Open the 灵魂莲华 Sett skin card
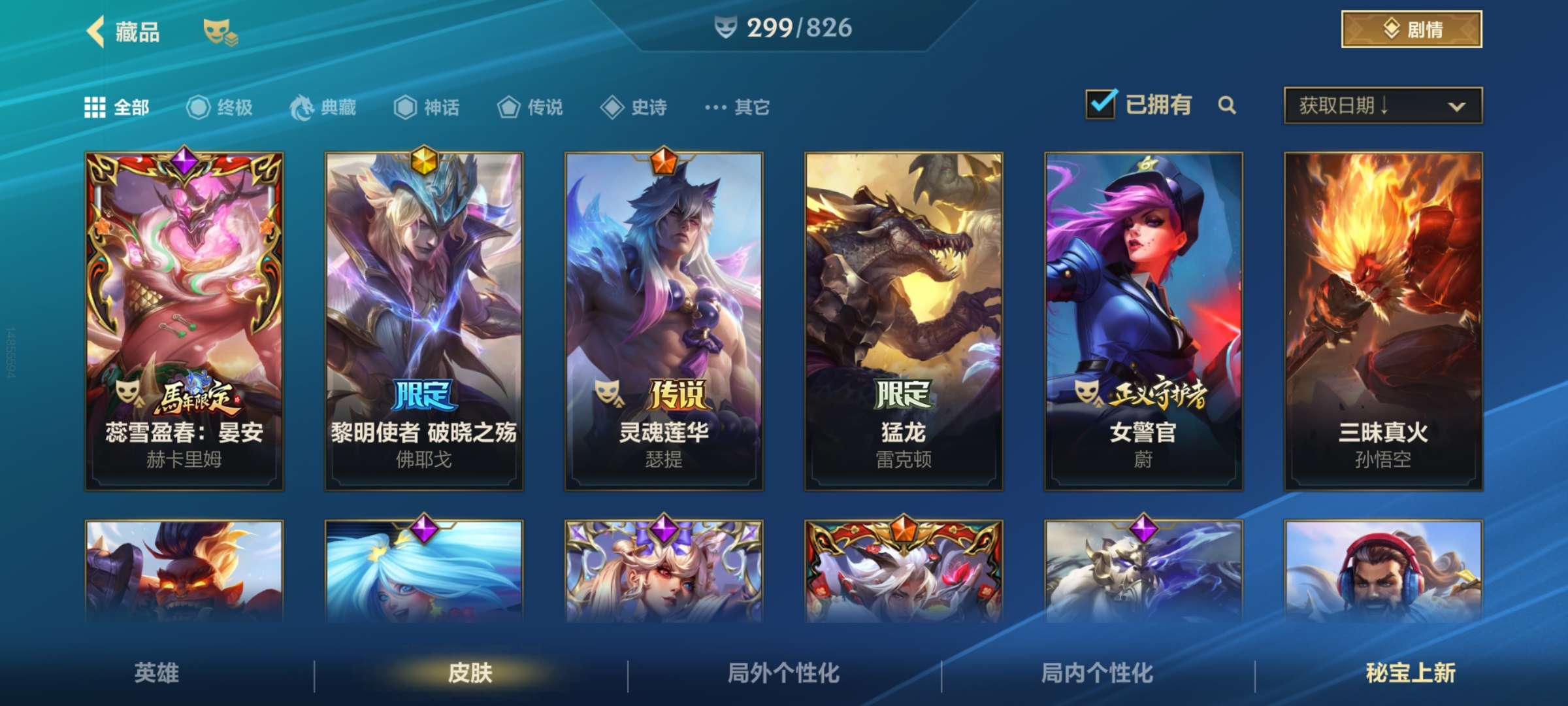1568x706 pixels. (663, 320)
